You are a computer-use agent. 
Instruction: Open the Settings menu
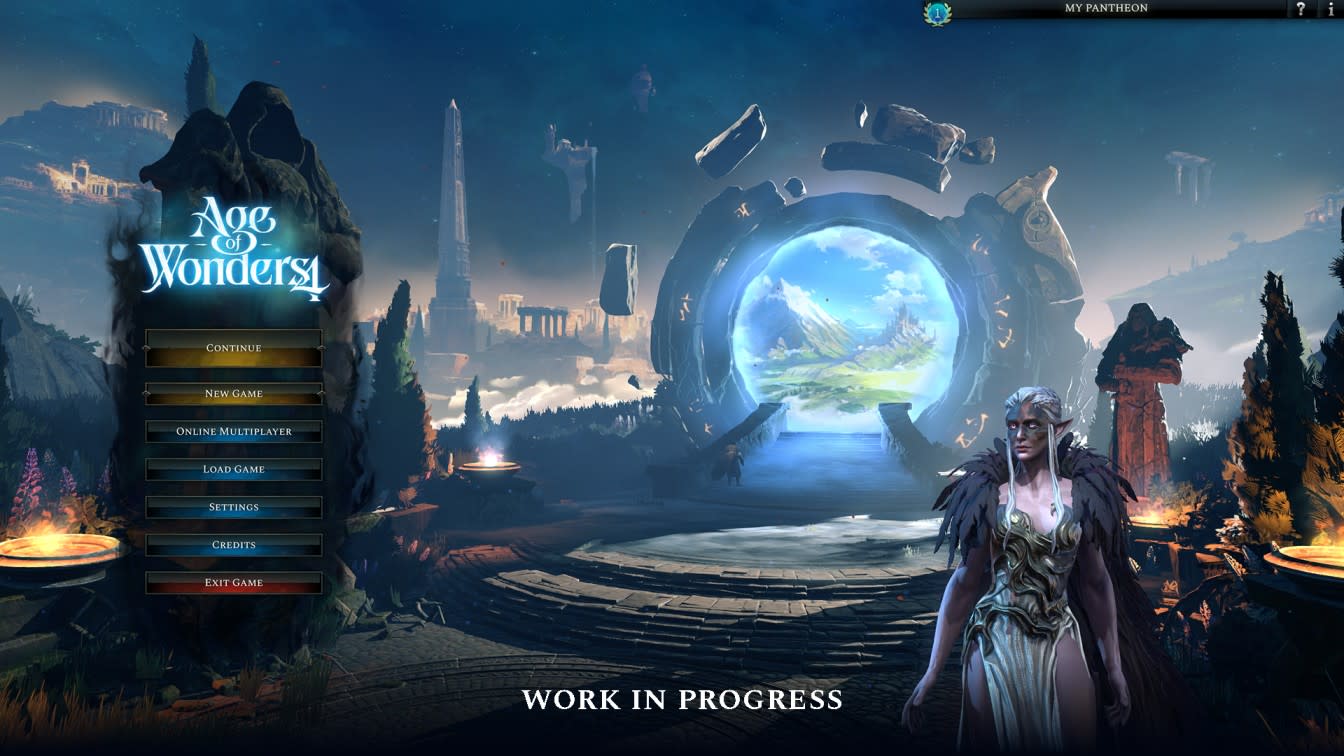click(x=233, y=507)
